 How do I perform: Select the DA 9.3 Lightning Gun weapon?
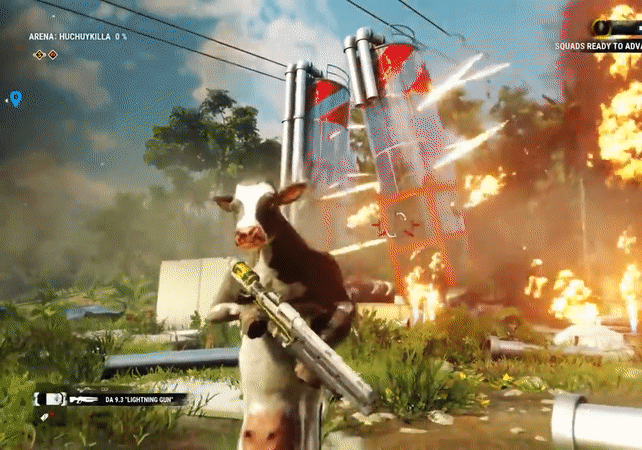point(120,398)
